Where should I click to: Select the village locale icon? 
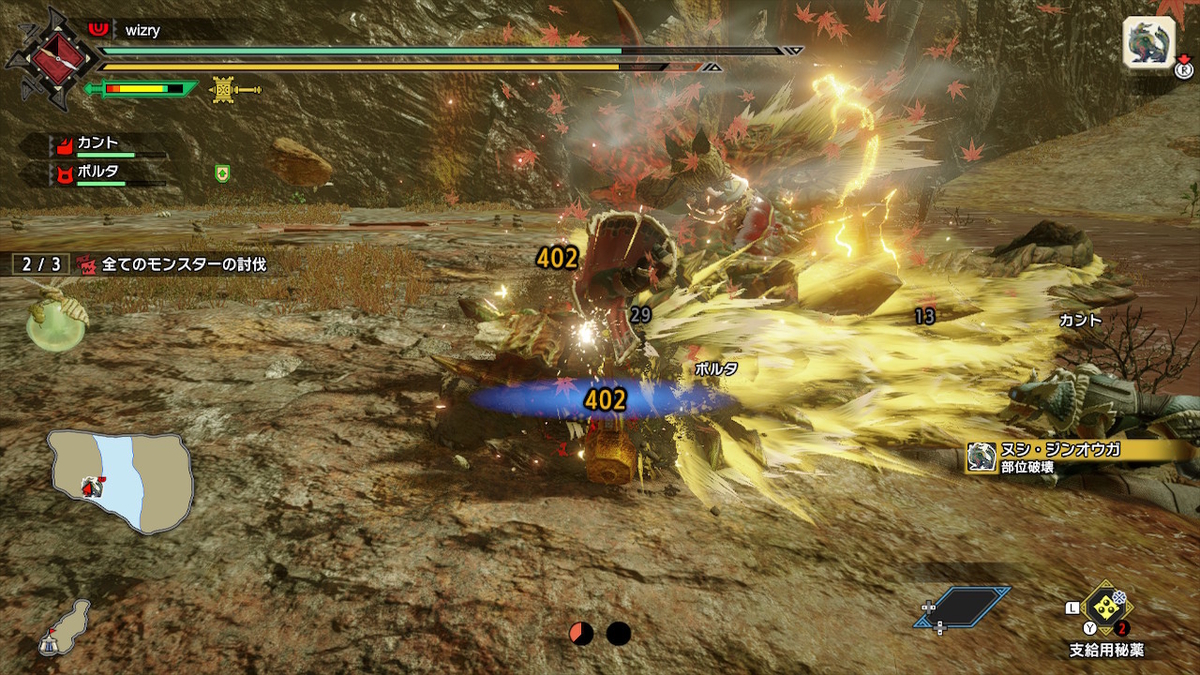pos(64,627)
